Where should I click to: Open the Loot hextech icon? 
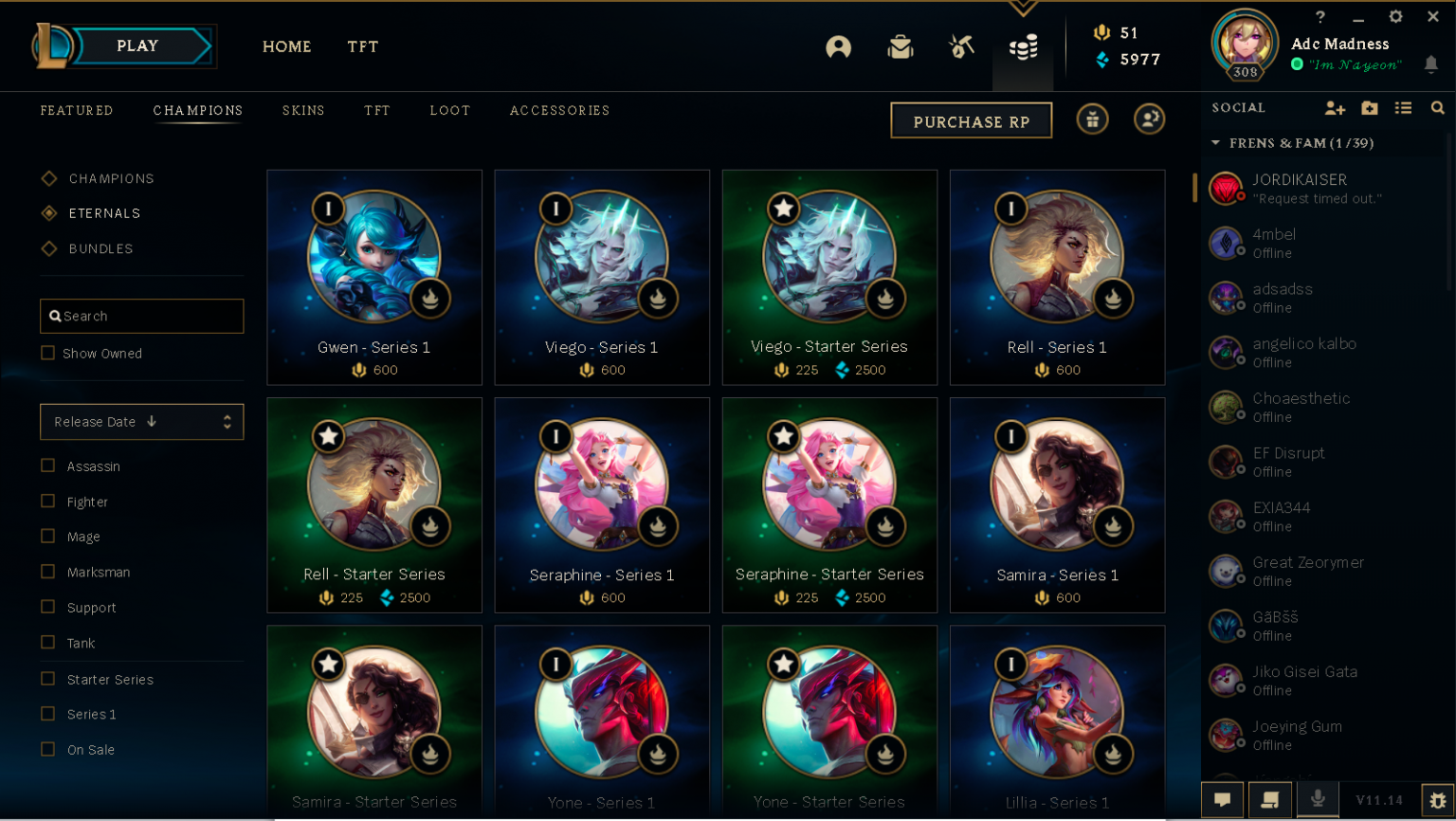pyautogui.click(x=960, y=46)
